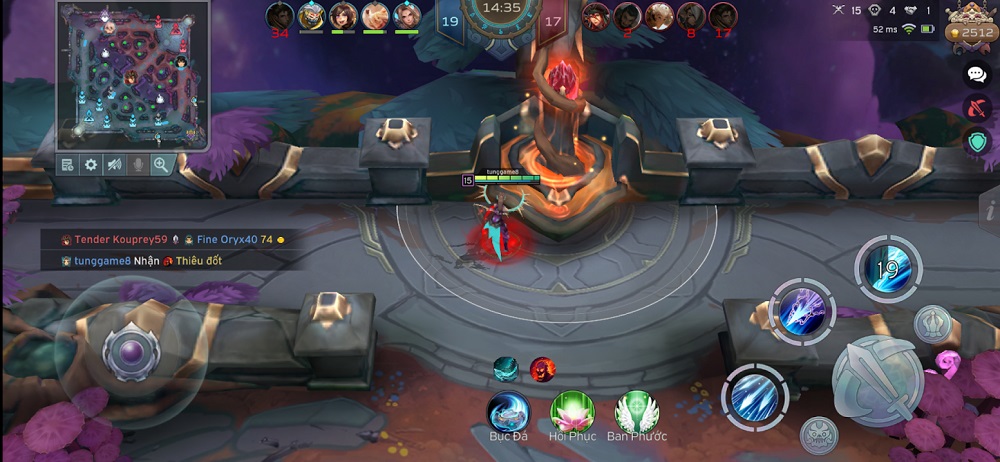1000x462 pixels.
Task: Open the quick chat speech bubble
Action: coord(976,74)
